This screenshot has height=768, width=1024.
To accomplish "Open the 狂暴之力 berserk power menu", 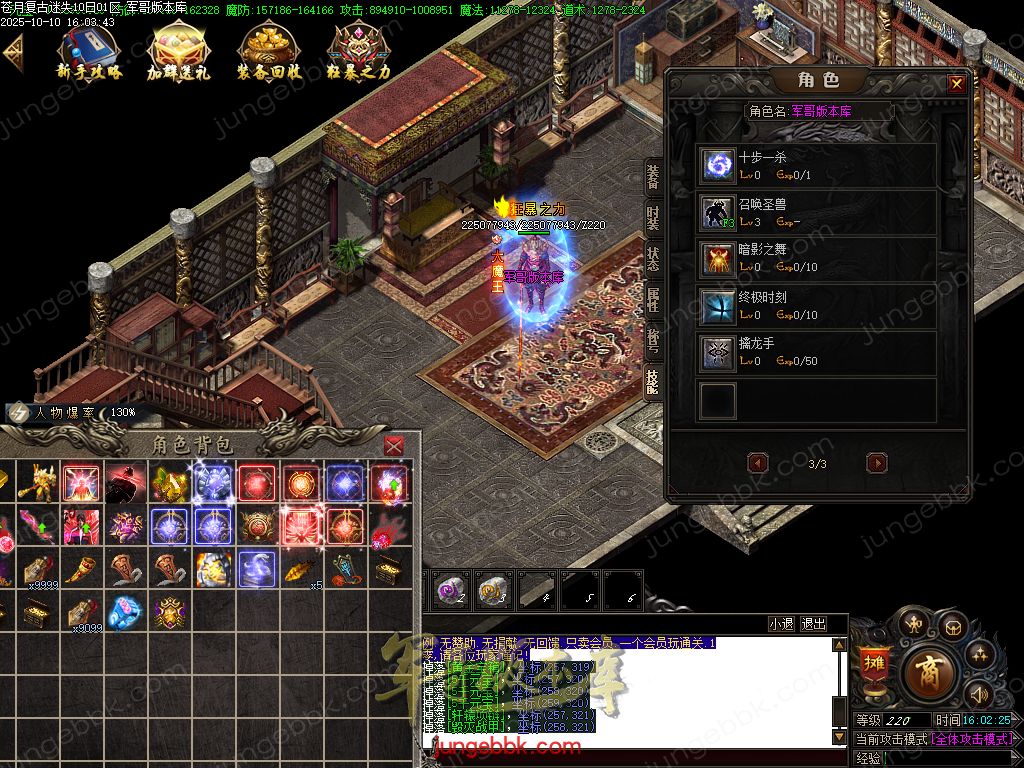I will (x=358, y=51).
